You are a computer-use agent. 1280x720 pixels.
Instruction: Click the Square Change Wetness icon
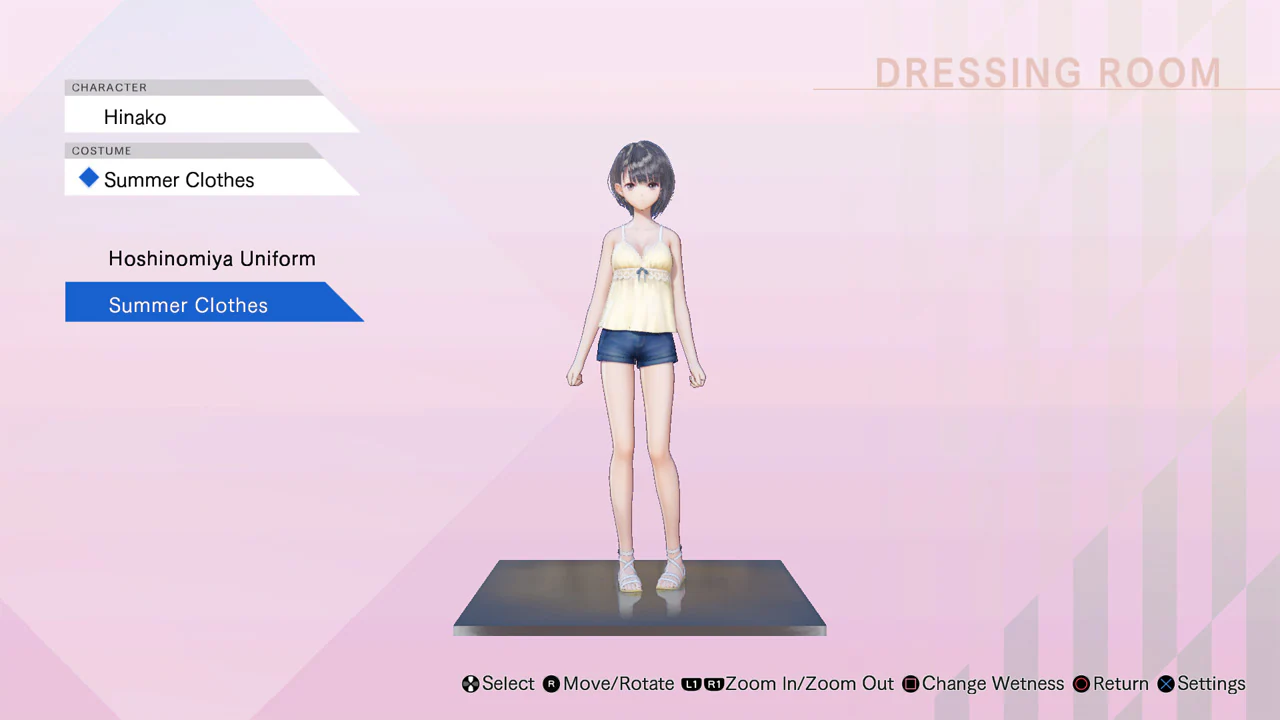[910, 684]
